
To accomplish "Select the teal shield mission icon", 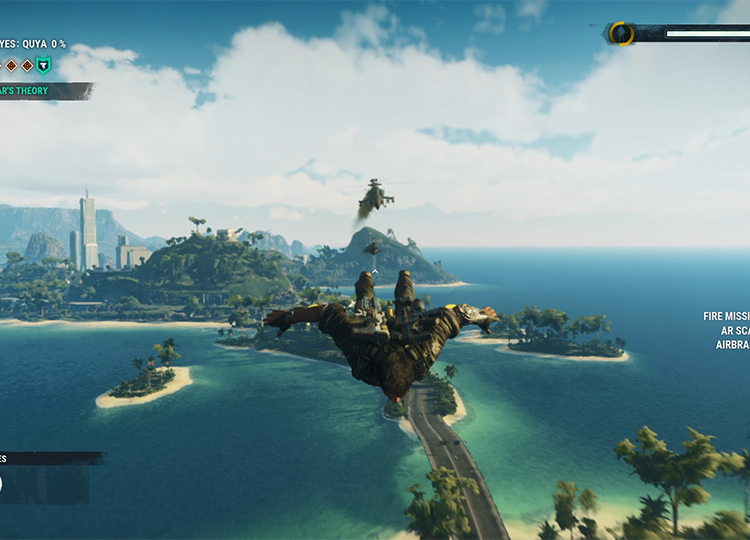I will pos(43,66).
